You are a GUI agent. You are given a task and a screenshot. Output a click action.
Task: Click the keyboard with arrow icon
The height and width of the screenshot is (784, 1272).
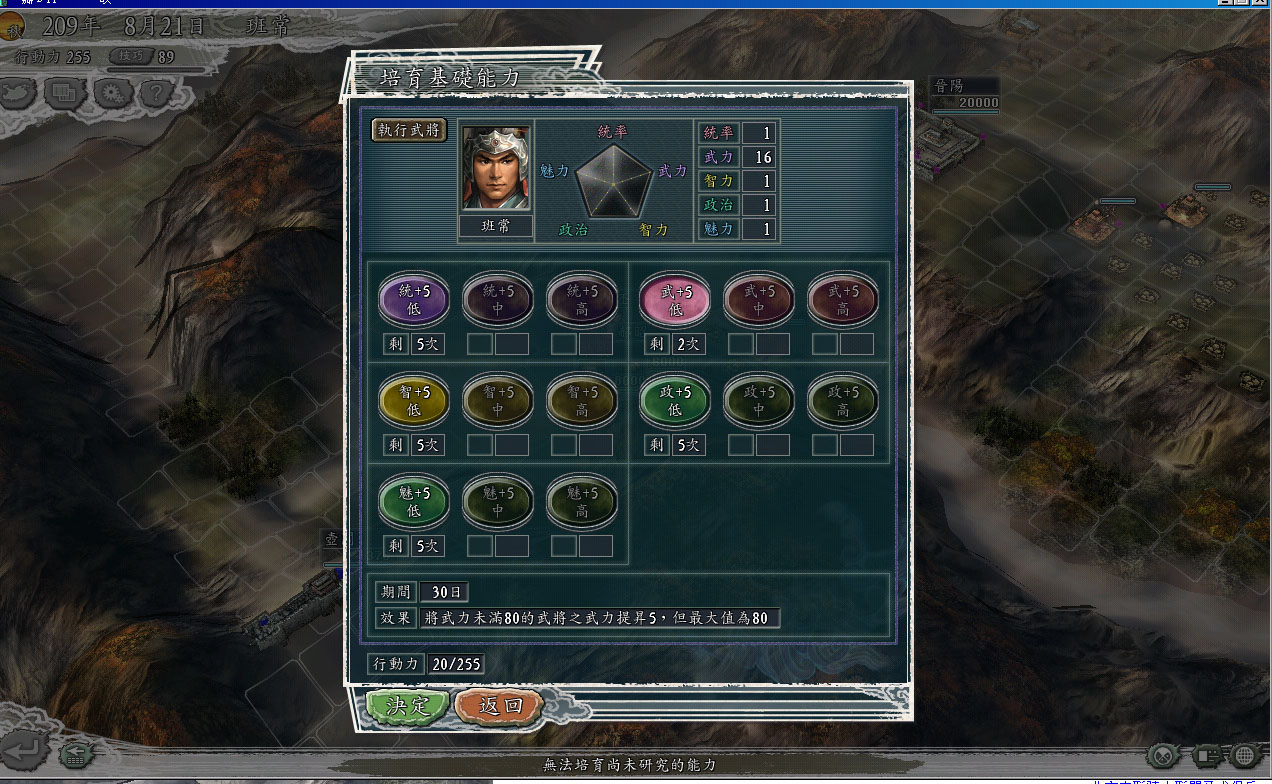point(75,755)
